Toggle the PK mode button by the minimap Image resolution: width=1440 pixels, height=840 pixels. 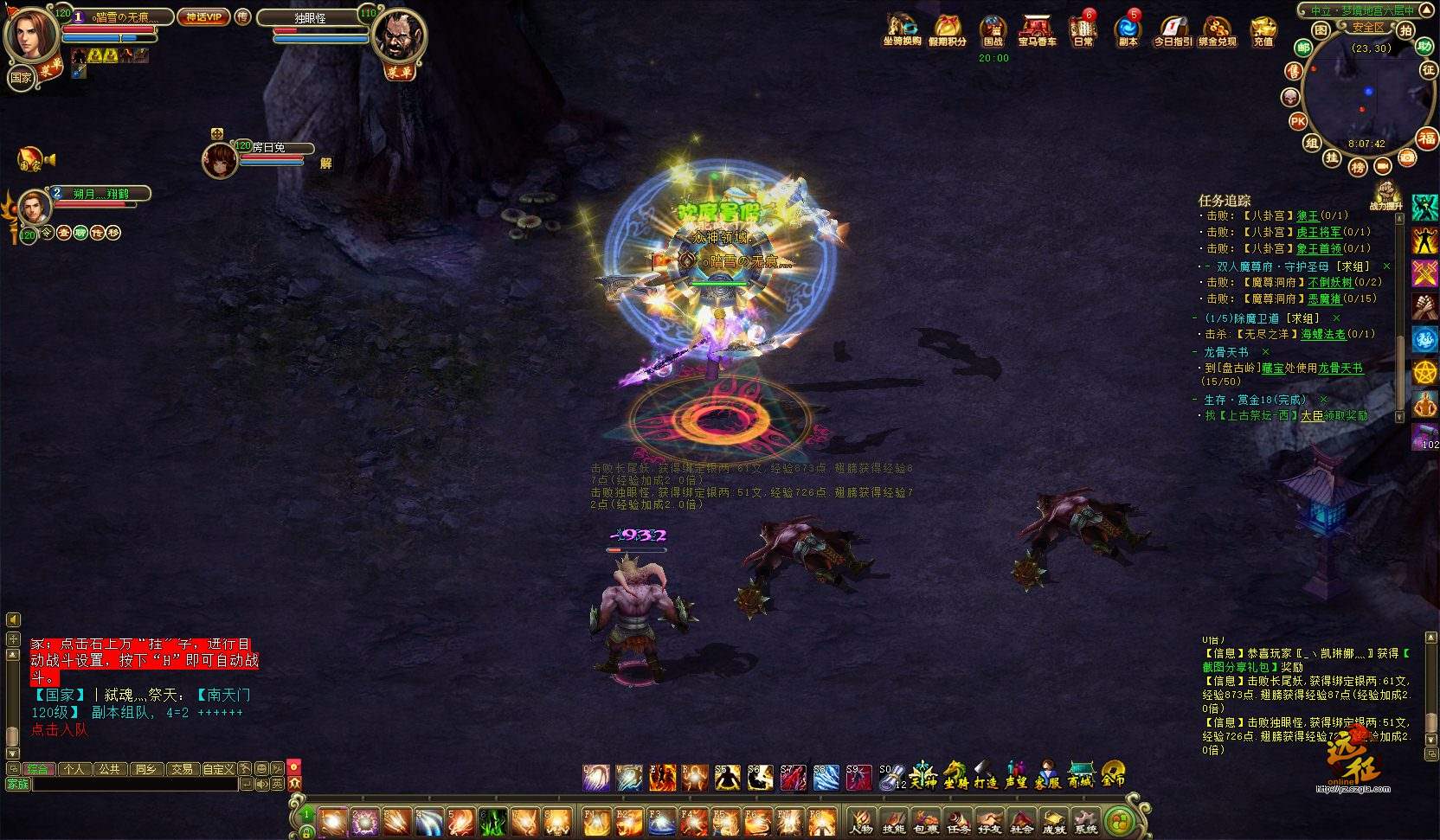pos(1298,122)
